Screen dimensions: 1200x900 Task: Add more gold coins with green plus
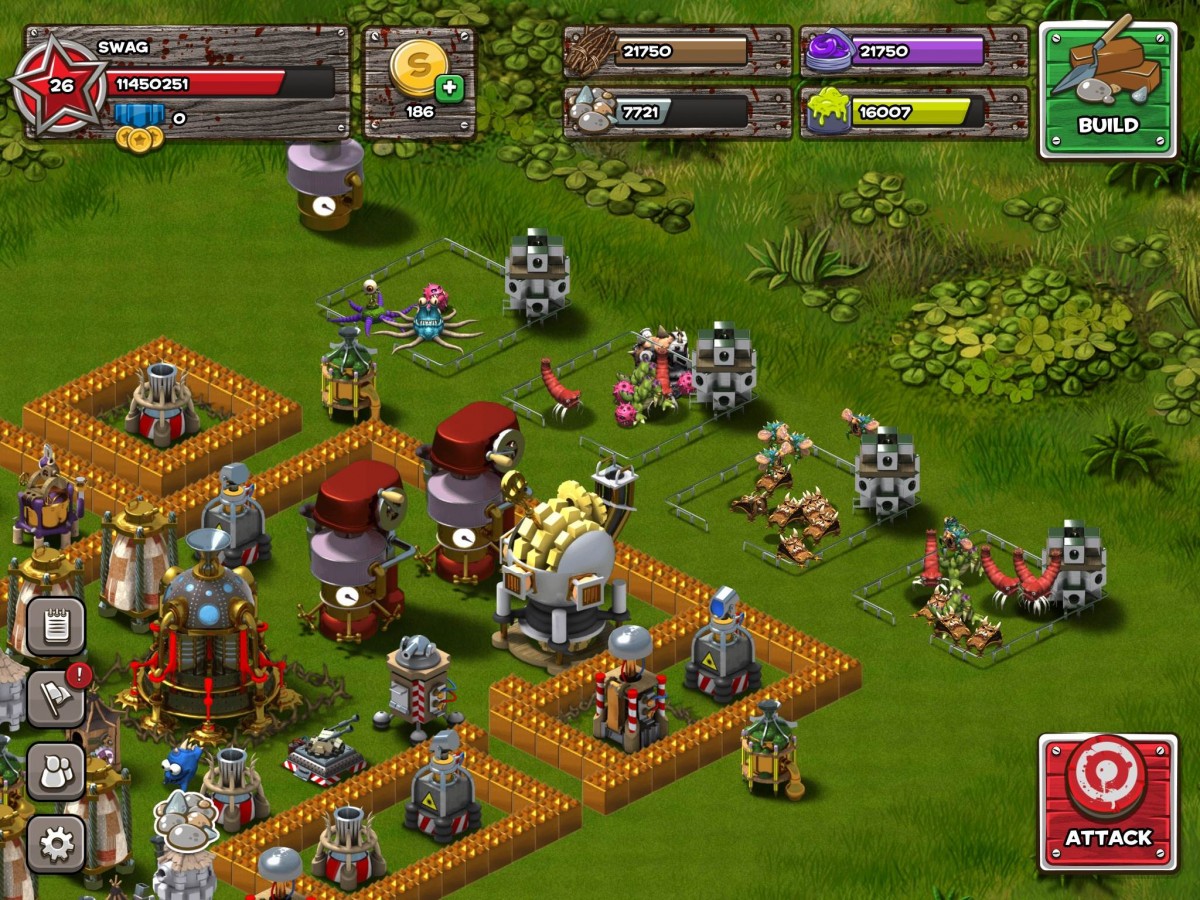[x=449, y=88]
